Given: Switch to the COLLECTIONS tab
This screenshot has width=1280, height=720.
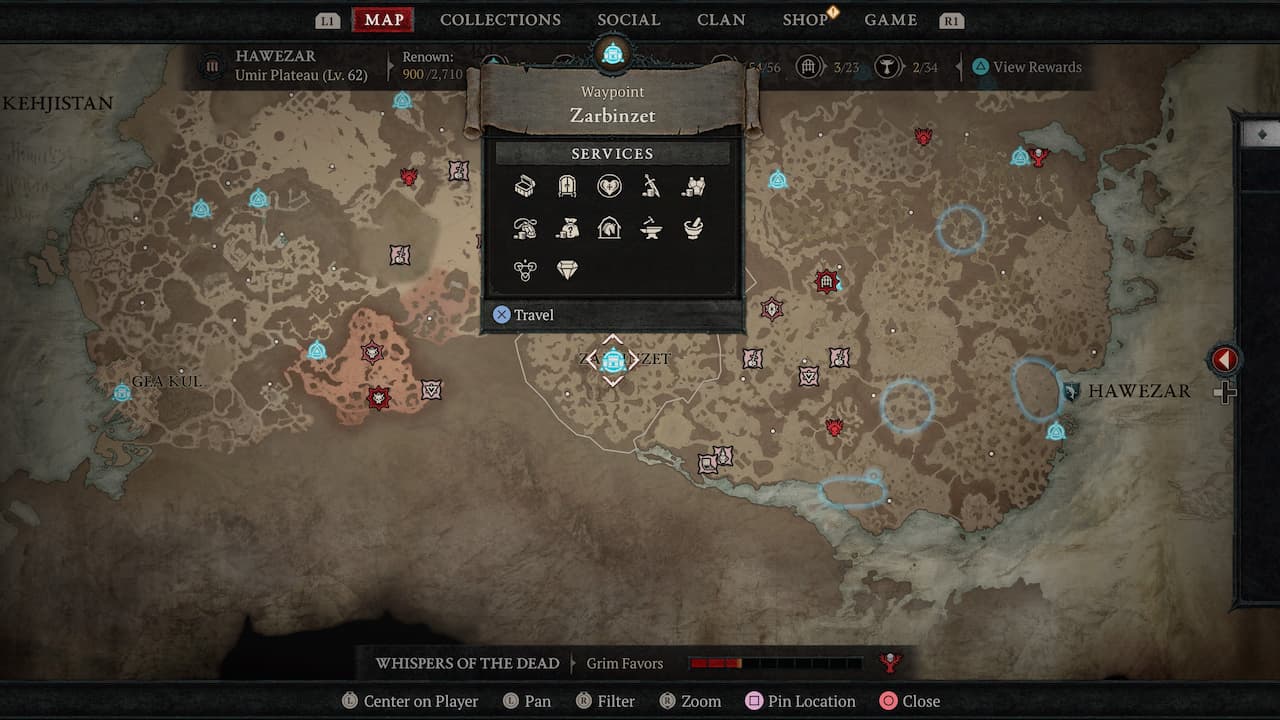Looking at the screenshot, I should click(500, 19).
